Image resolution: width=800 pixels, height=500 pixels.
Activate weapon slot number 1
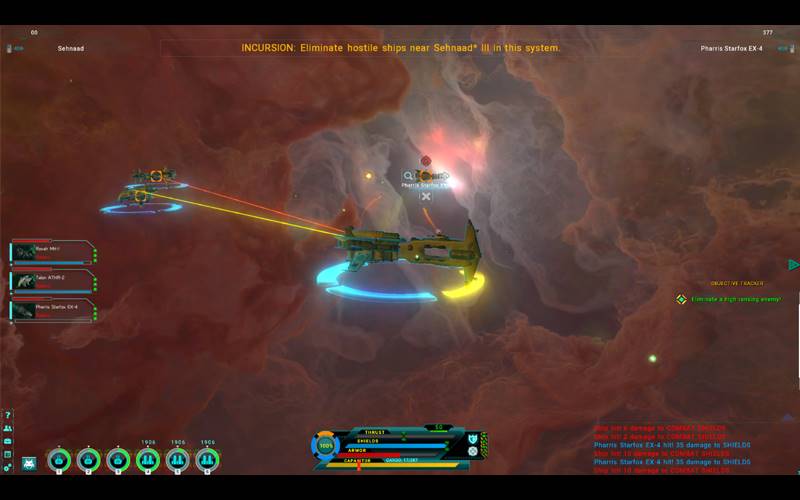click(59, 460)
